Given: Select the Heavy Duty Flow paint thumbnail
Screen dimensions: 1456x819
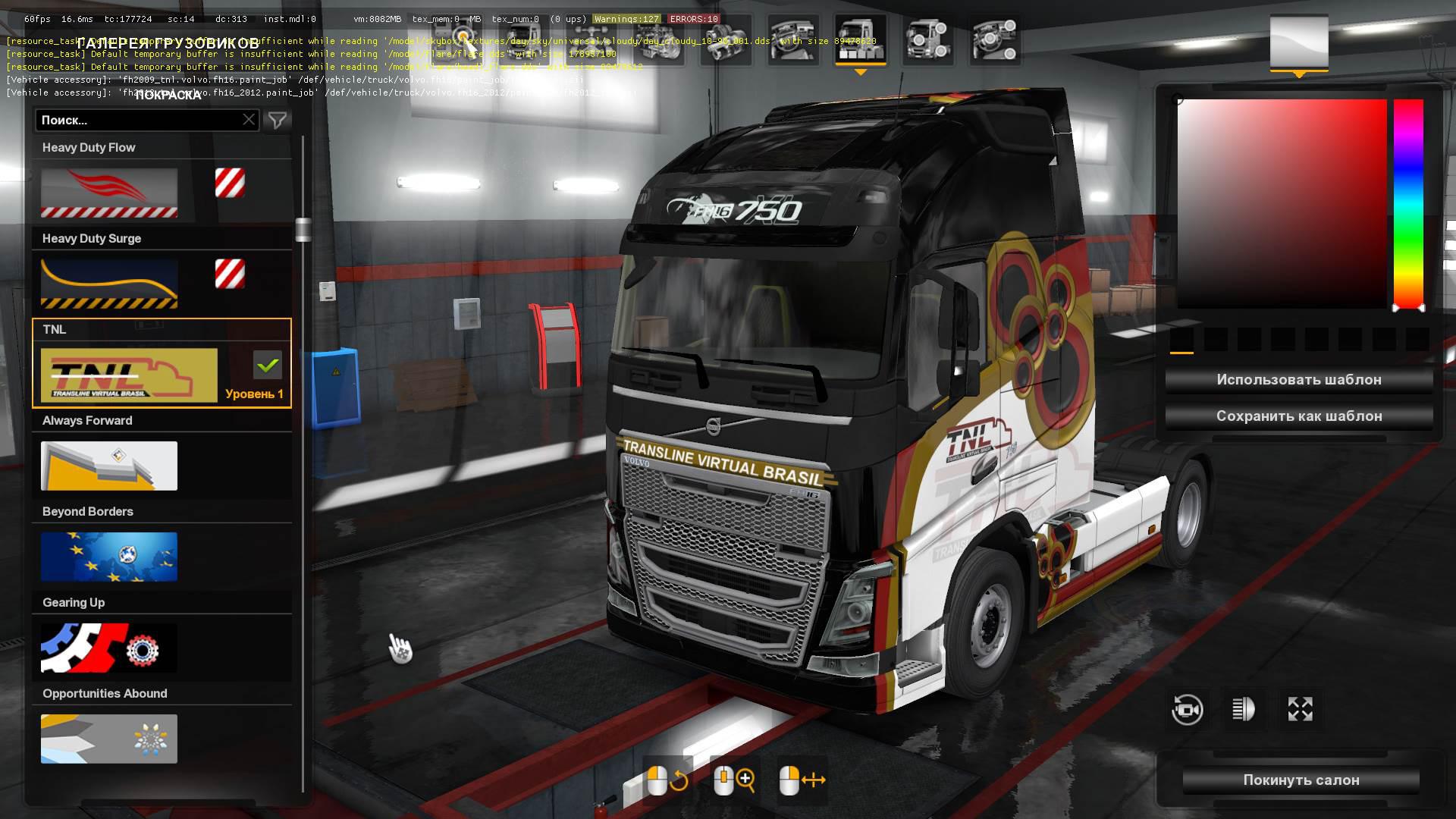Looking at the screenshot, I should pos(109,193).
